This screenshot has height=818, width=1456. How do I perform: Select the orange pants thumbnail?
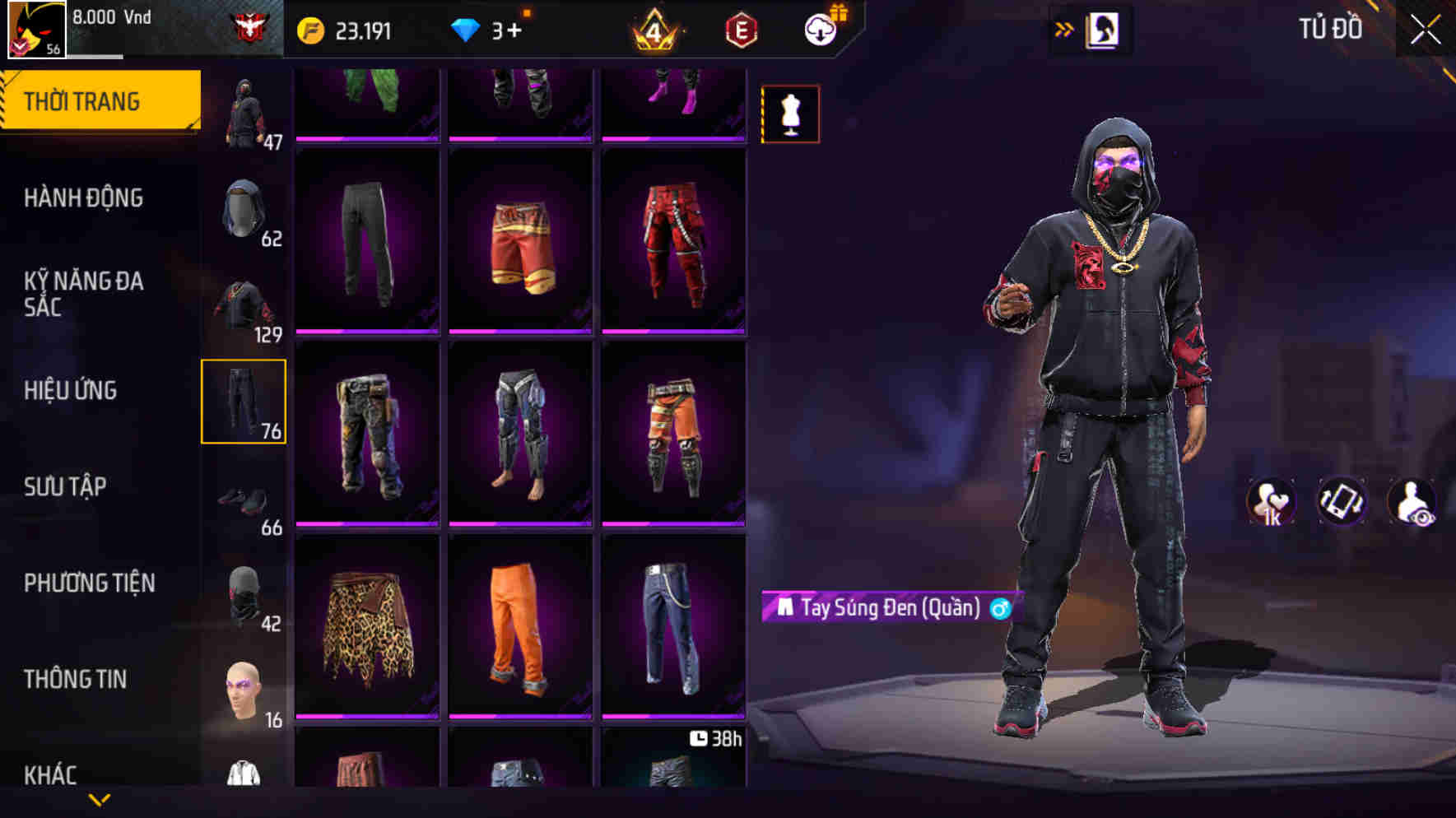coord(519,625)
